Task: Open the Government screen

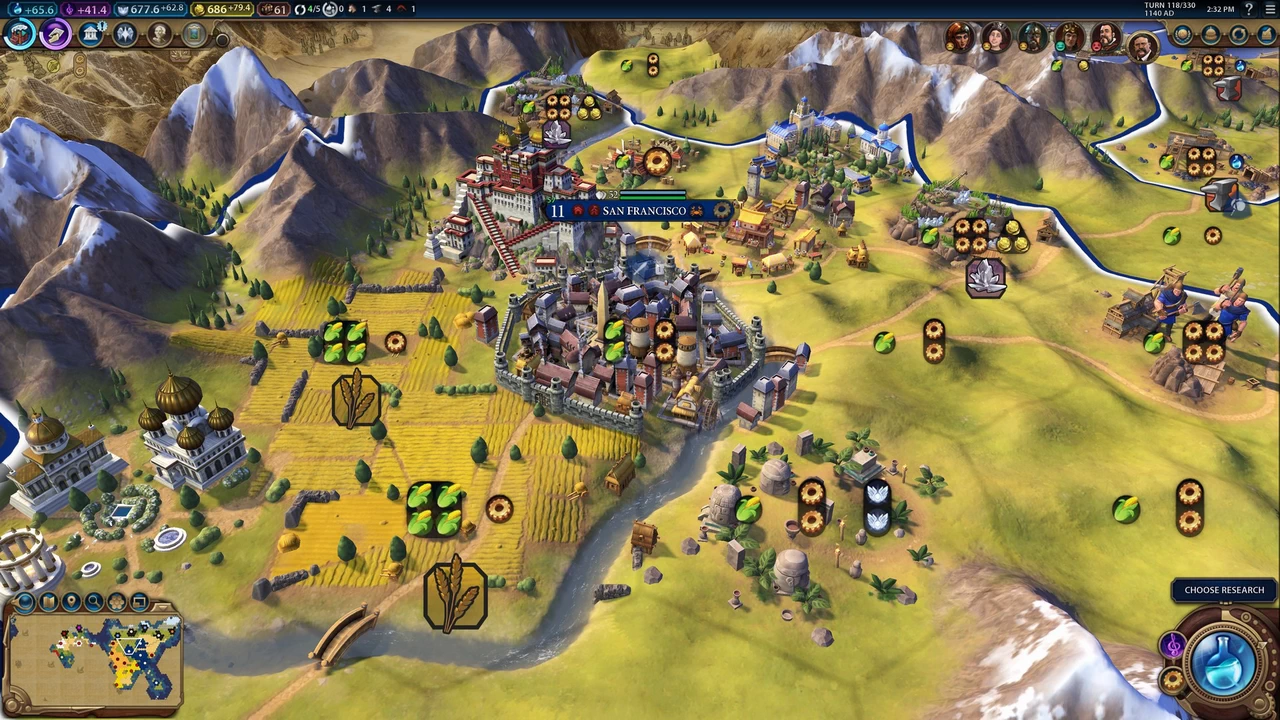Action: click(90, 36)
